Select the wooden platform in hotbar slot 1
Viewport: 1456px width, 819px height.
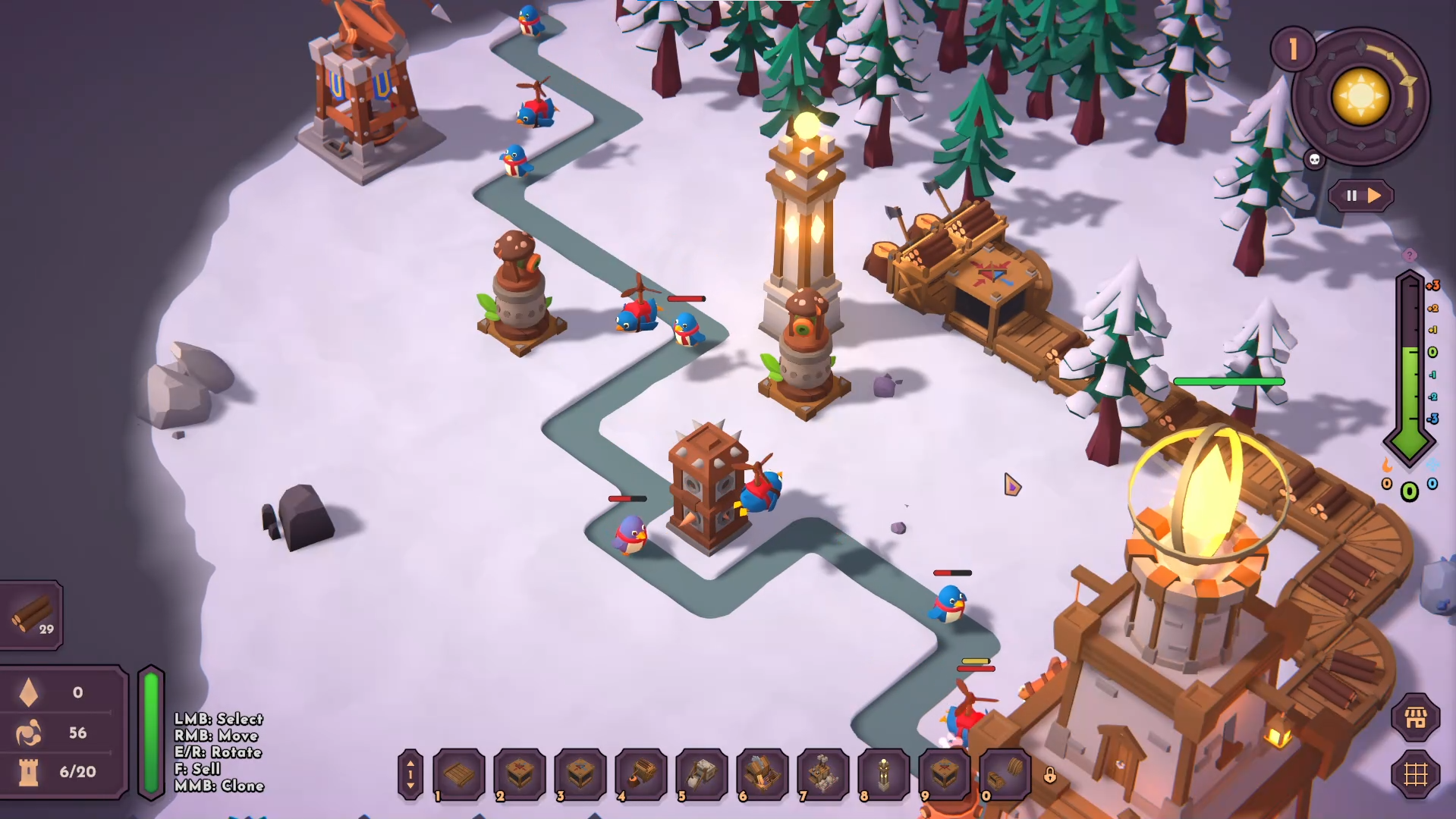[459, 775]
